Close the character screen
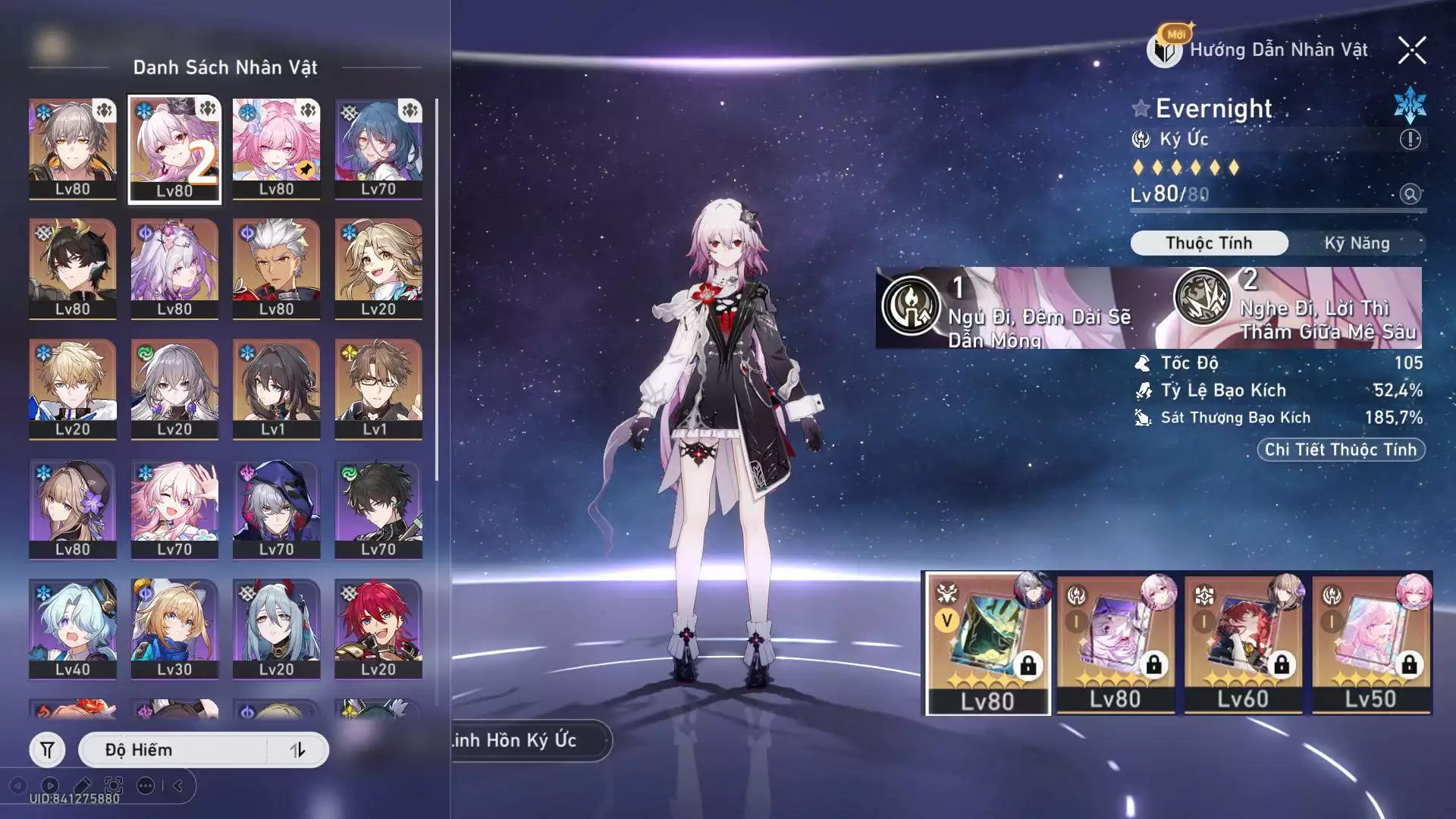 [x=1411, y=51]
